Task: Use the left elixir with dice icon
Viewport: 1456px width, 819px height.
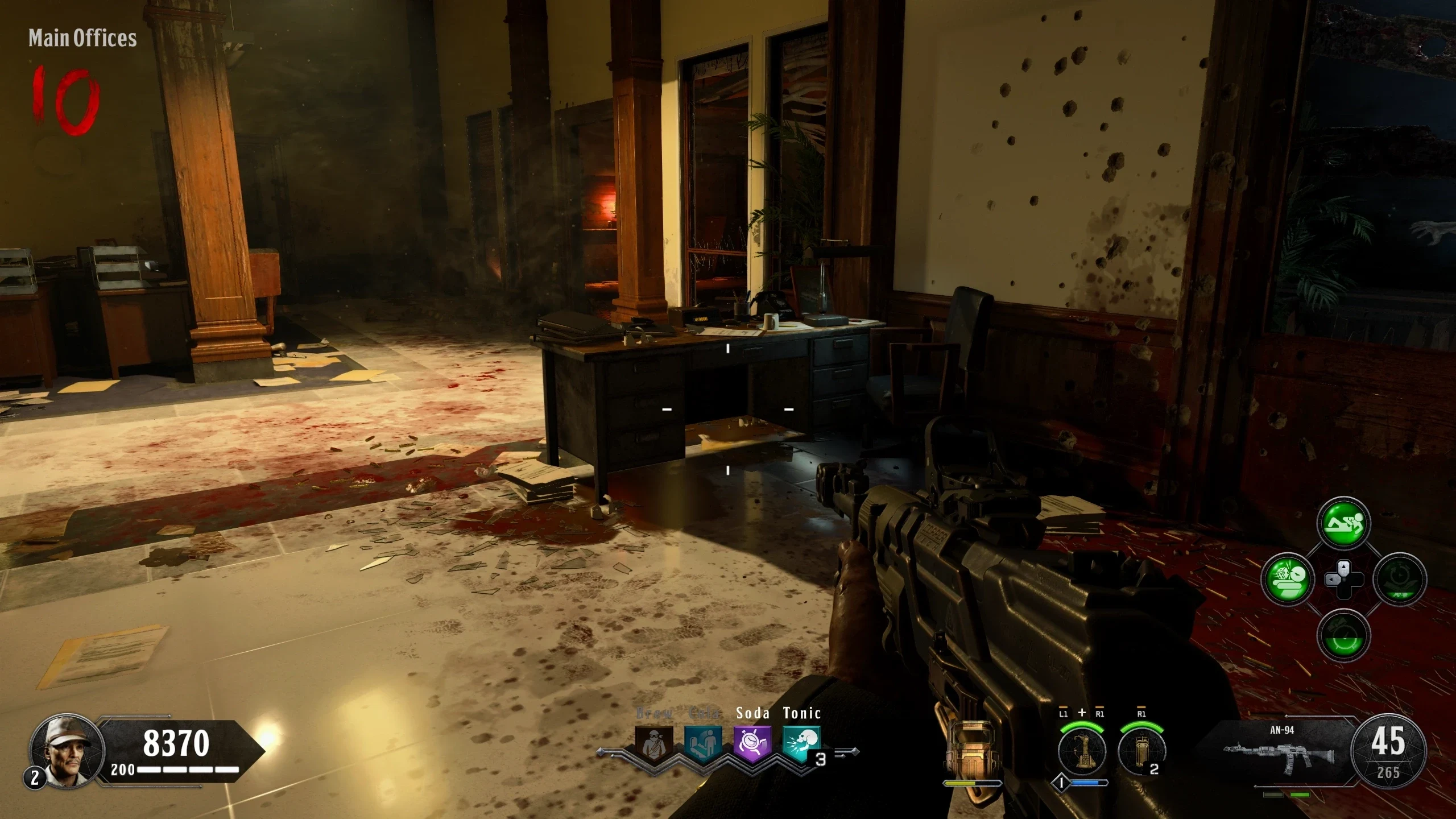Action: [x=1288, y=579]
